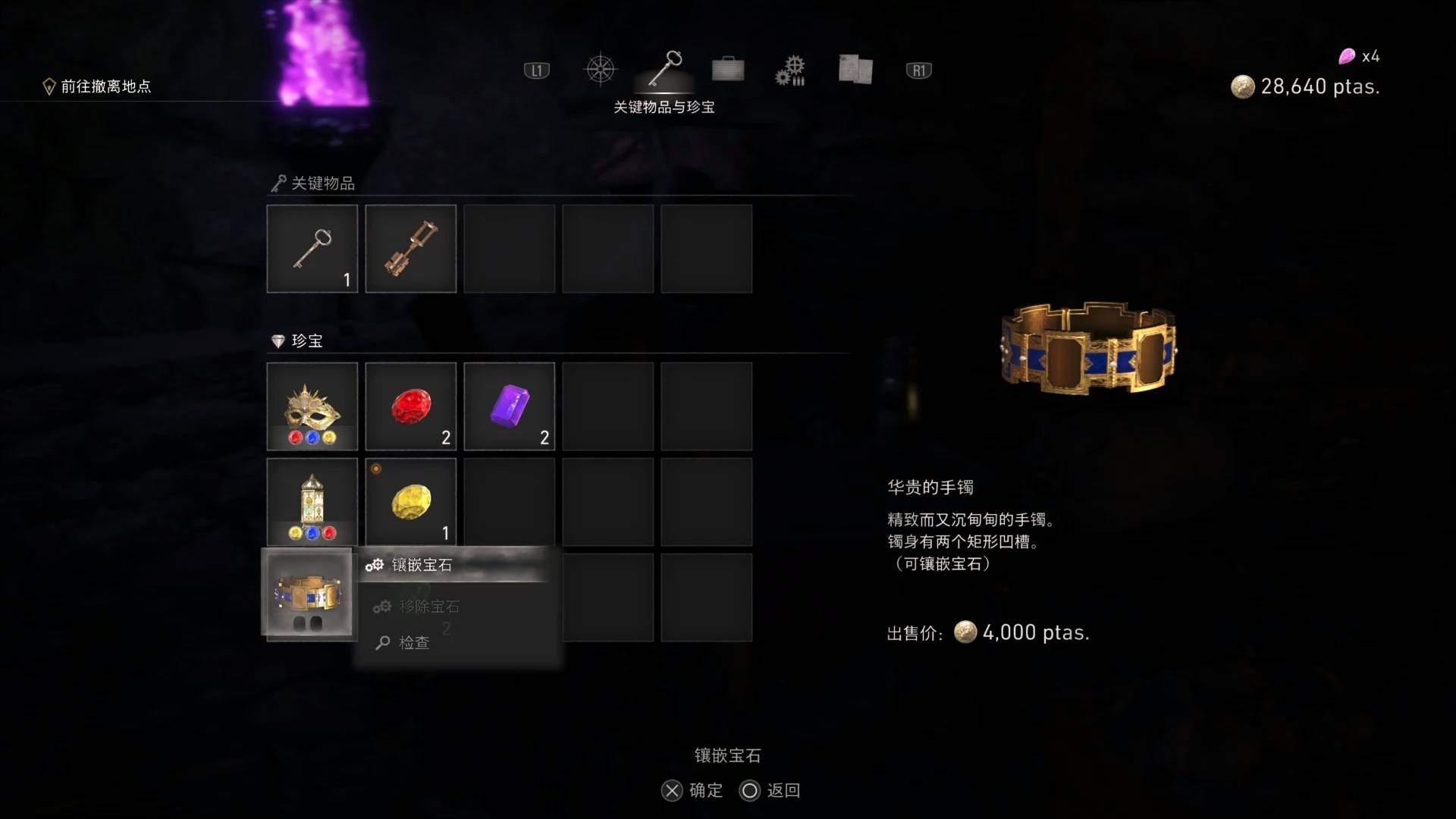This screenshot has height=819, width=1456.
Task: Pick the golden mask treasure
Action: (312, 406)
